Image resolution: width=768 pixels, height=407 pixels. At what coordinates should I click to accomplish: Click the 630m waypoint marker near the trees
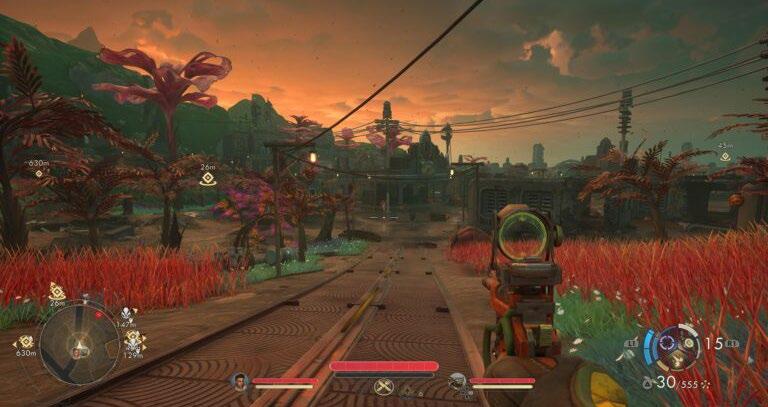(x=39, y=171)
